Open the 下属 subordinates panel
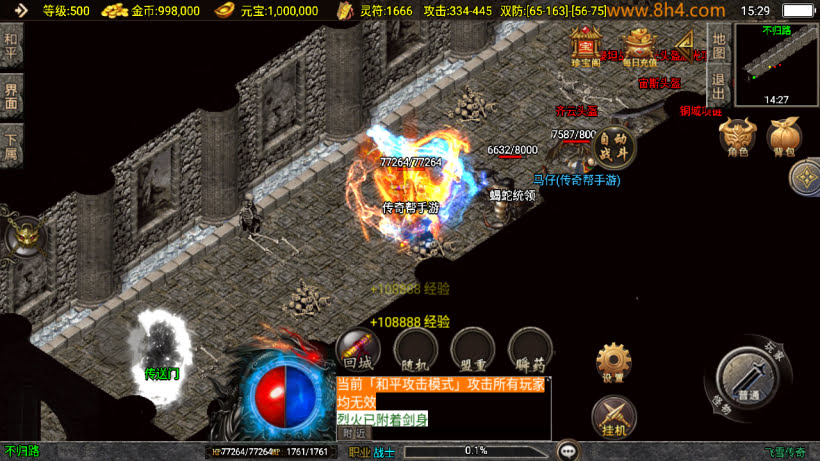The width and height of the screenshot is (820, 461). [x=11, y=147]
